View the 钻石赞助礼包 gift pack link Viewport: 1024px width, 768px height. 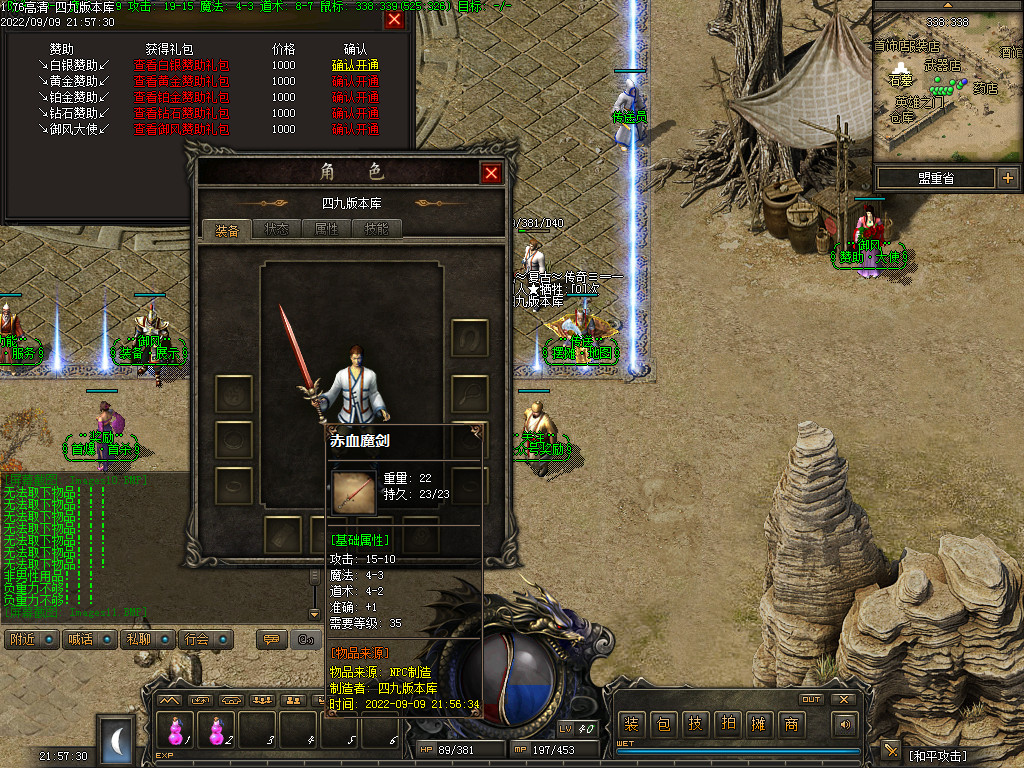pos(181,113)
